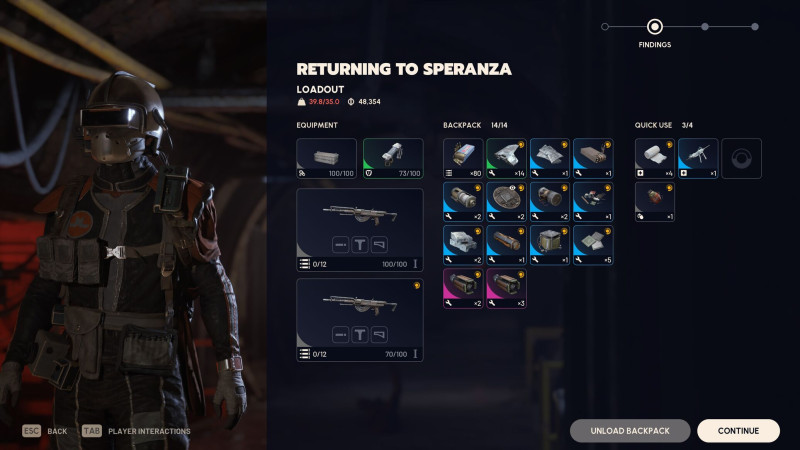
Task: Select the bandage quick use slot
Action: (654, 158)
